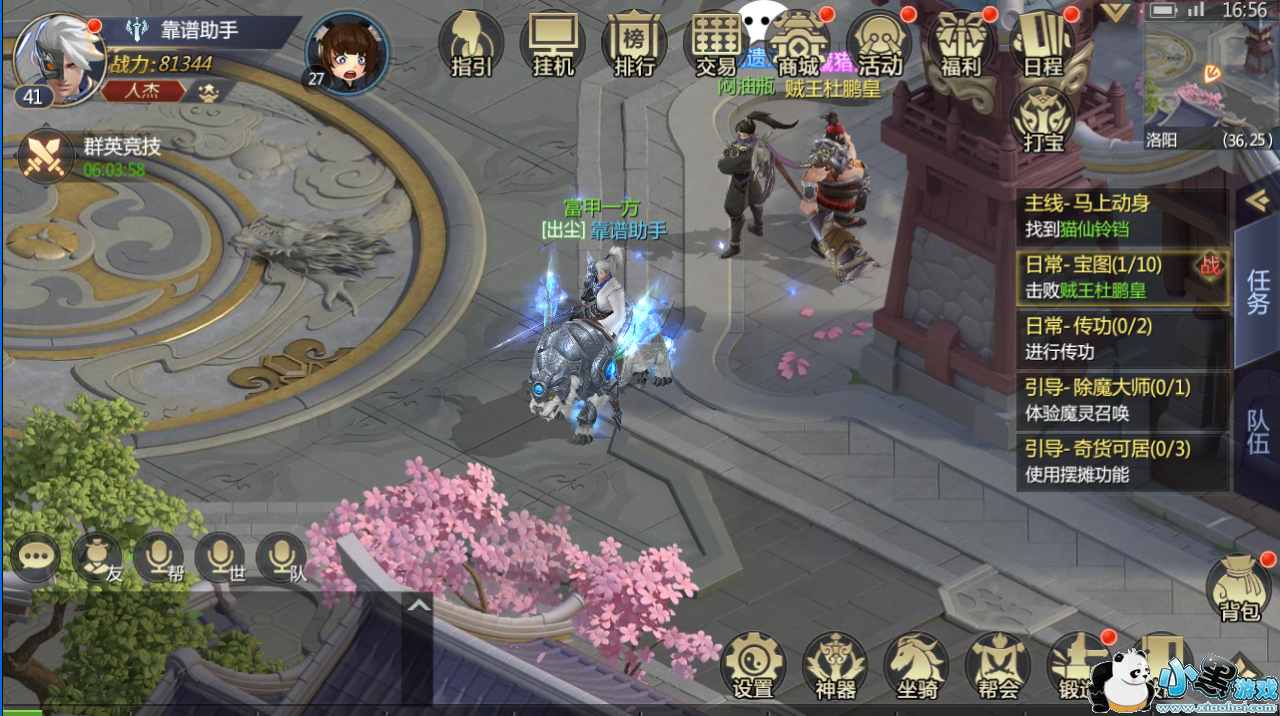Image resolution: width=1280 pixels, height=716 pixels.
Task: Open the 打宝 treasure hunt icon
Action: [1043, 120]
